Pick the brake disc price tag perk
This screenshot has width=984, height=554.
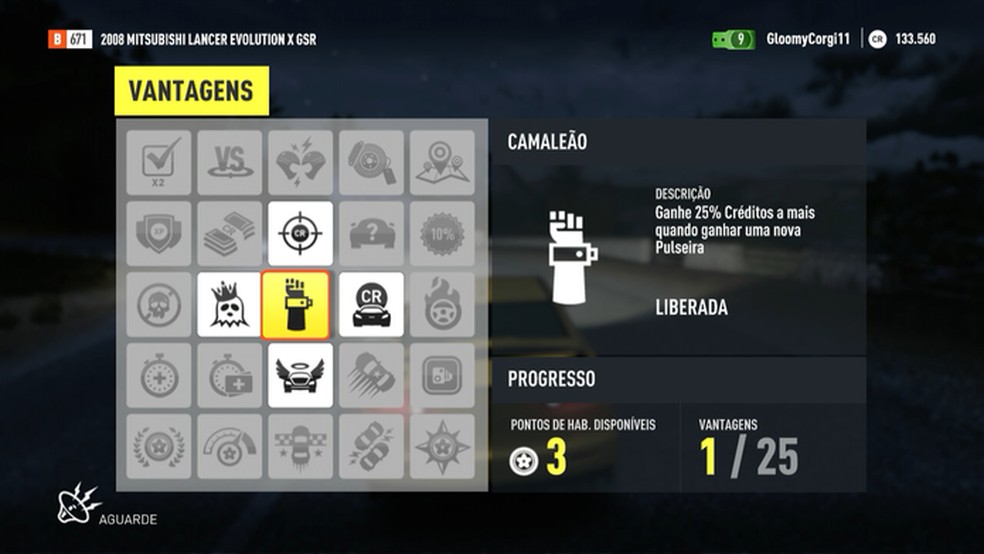point(371,162)
